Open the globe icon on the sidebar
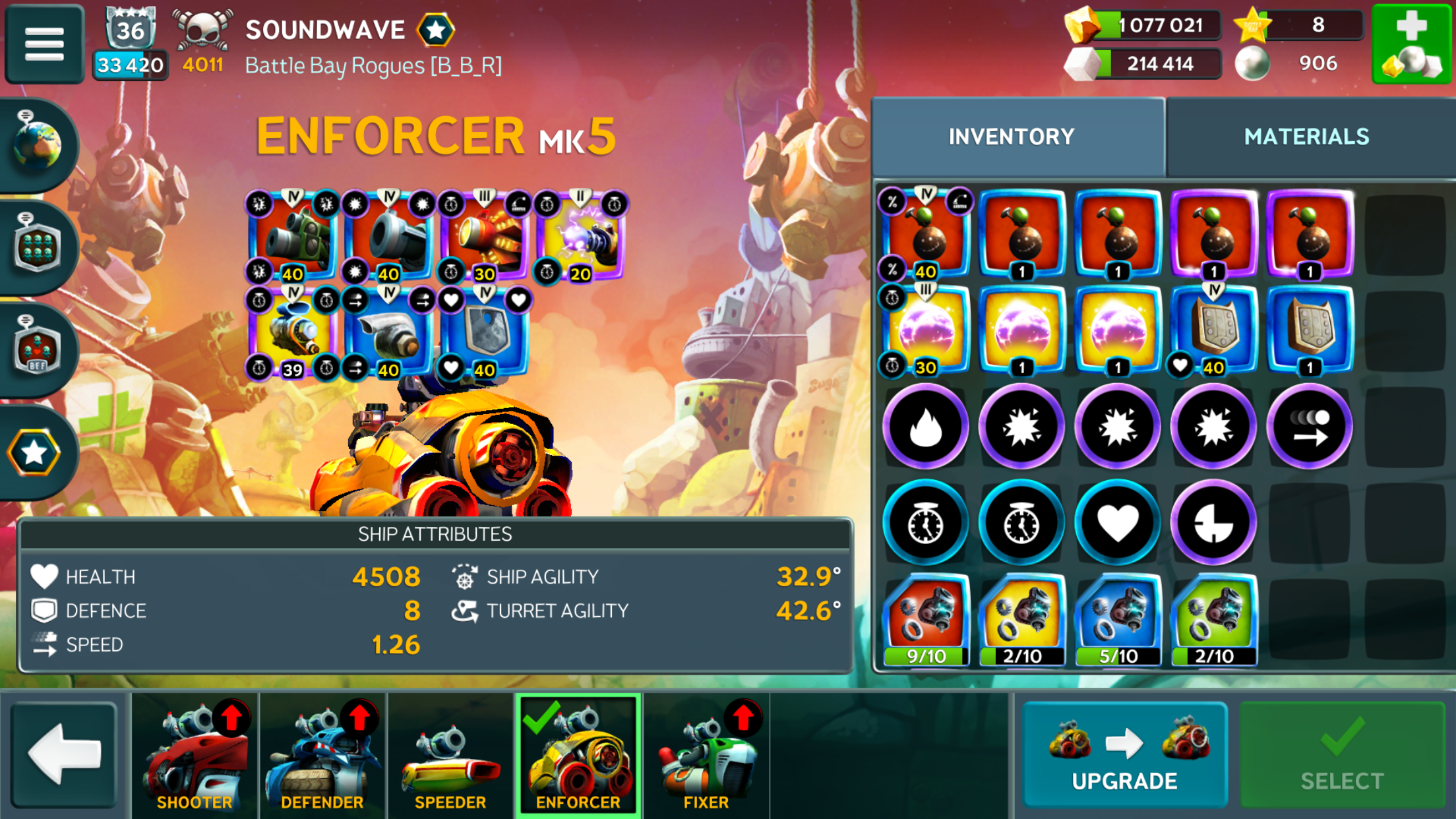Image resolution: width=1456 pixels, height=819 pixels. point(38,144)
